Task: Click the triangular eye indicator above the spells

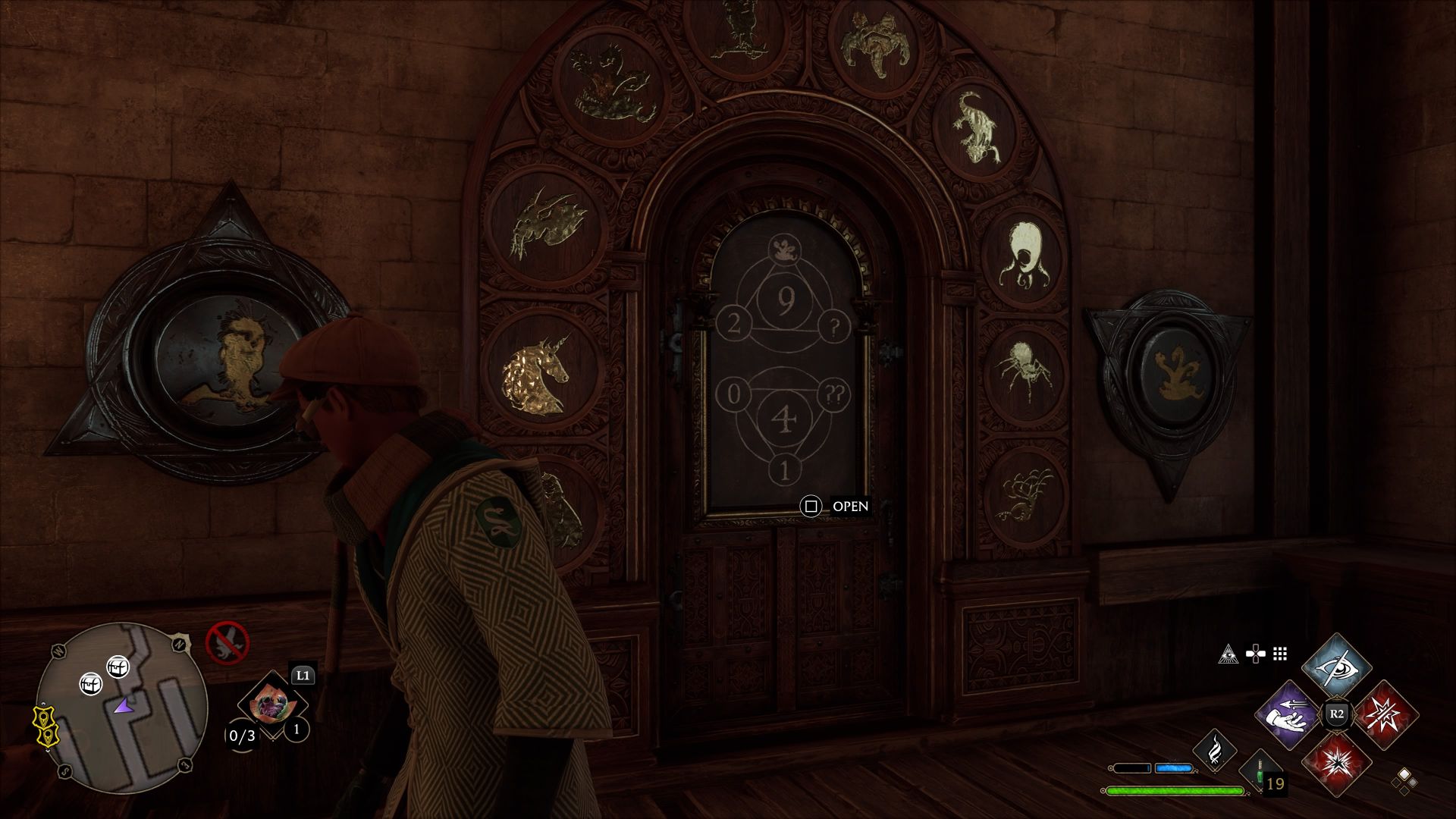Action: 1229,655
